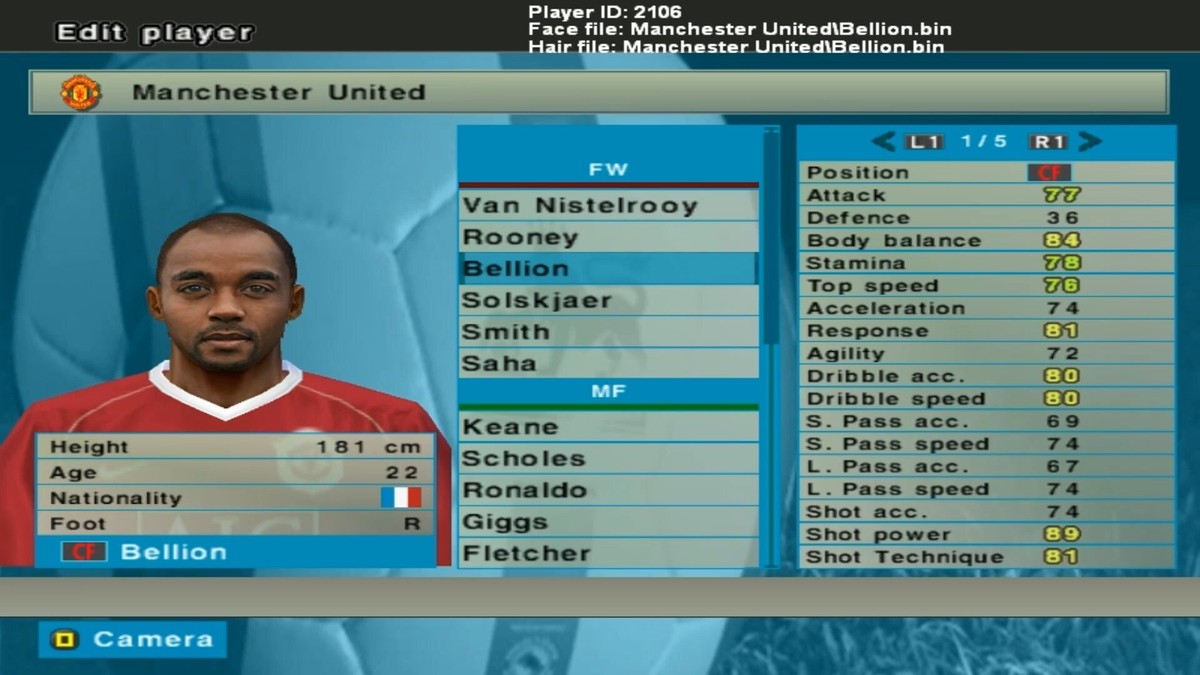Choose Saha in the player list

[608, 363]
